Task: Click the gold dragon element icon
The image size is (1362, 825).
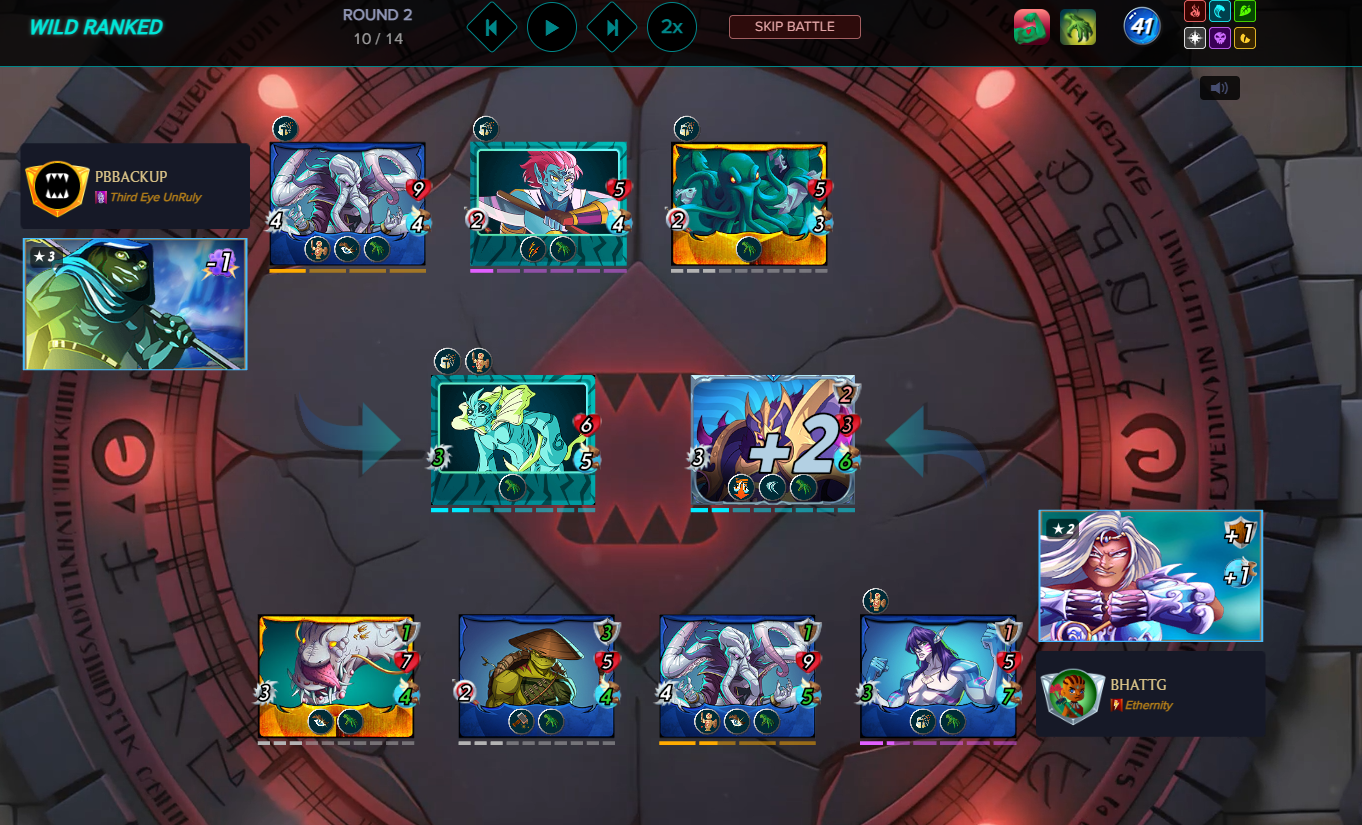Action: point(1245,38)
